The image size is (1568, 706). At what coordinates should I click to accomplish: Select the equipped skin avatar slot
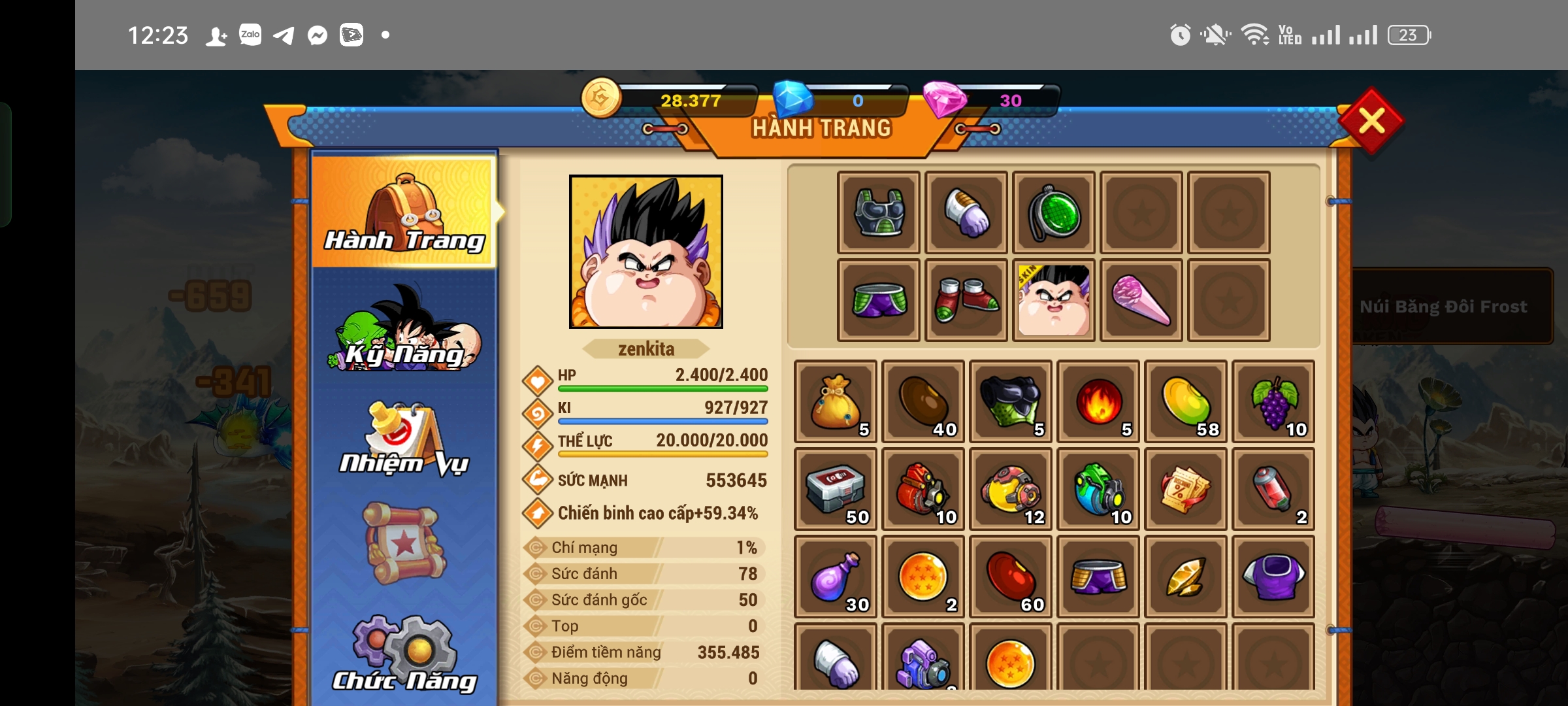[x=1054, y=300]
